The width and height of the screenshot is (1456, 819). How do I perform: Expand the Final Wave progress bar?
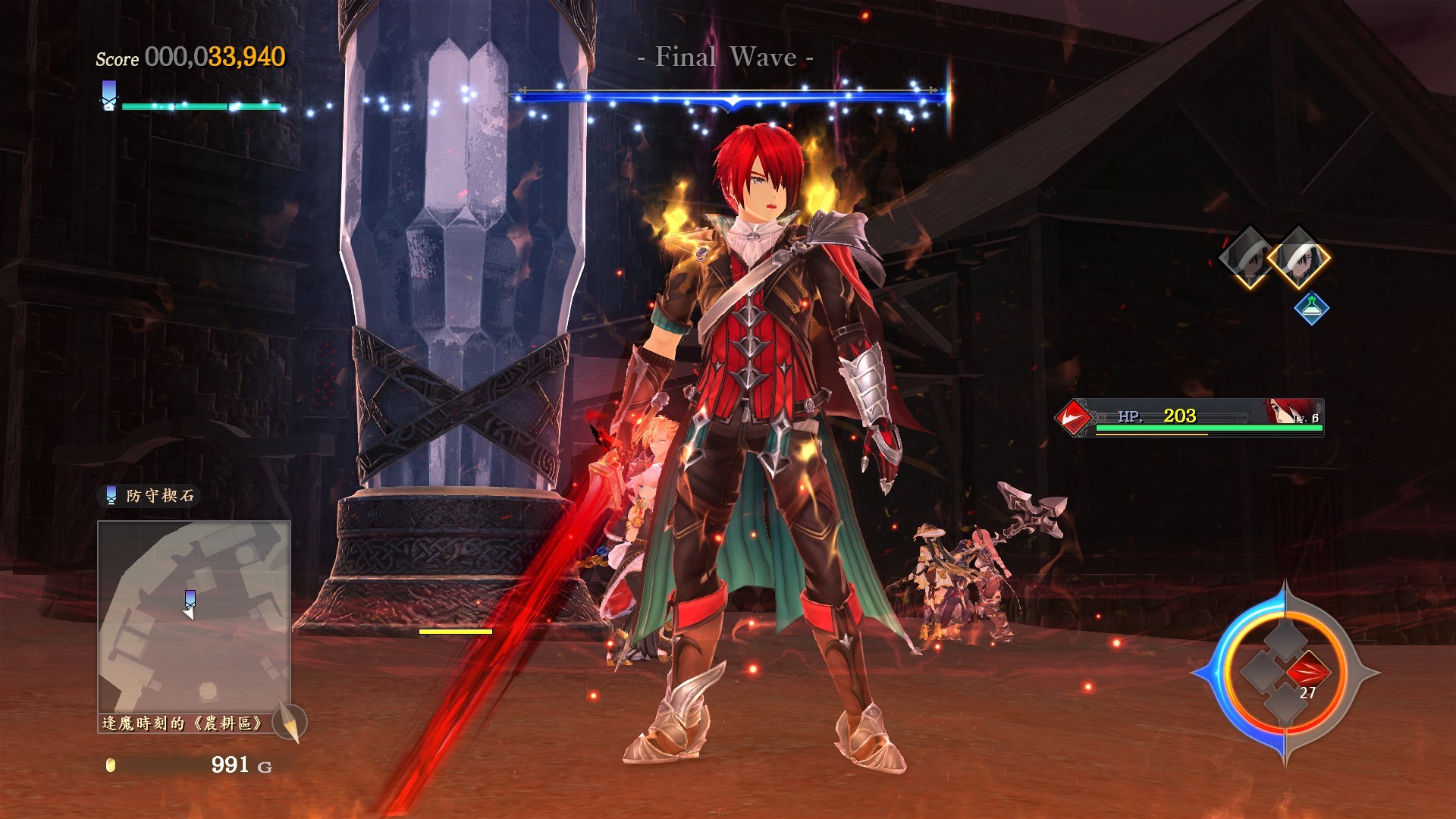point(728,95)
